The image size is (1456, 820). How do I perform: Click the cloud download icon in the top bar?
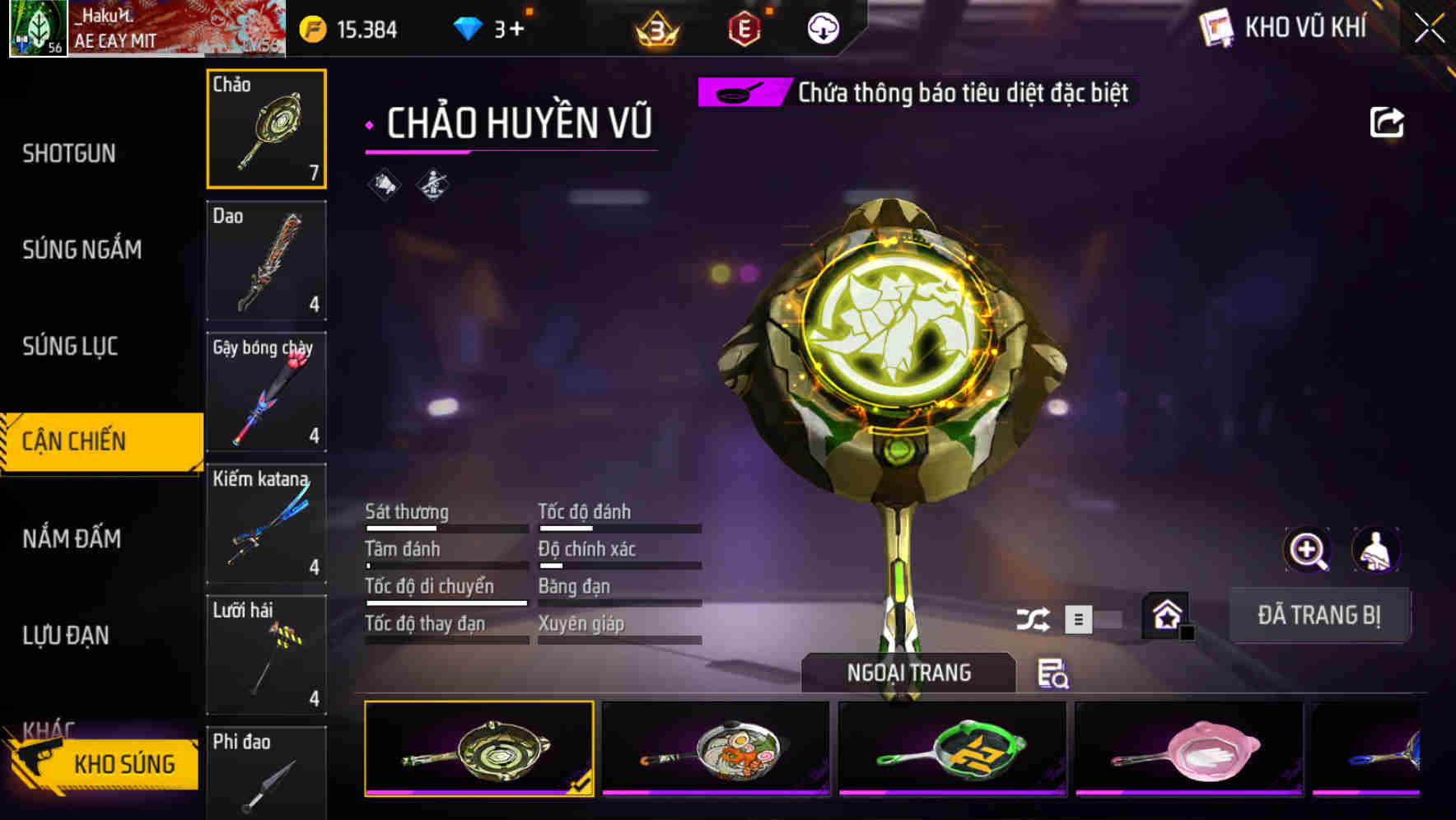823,27
